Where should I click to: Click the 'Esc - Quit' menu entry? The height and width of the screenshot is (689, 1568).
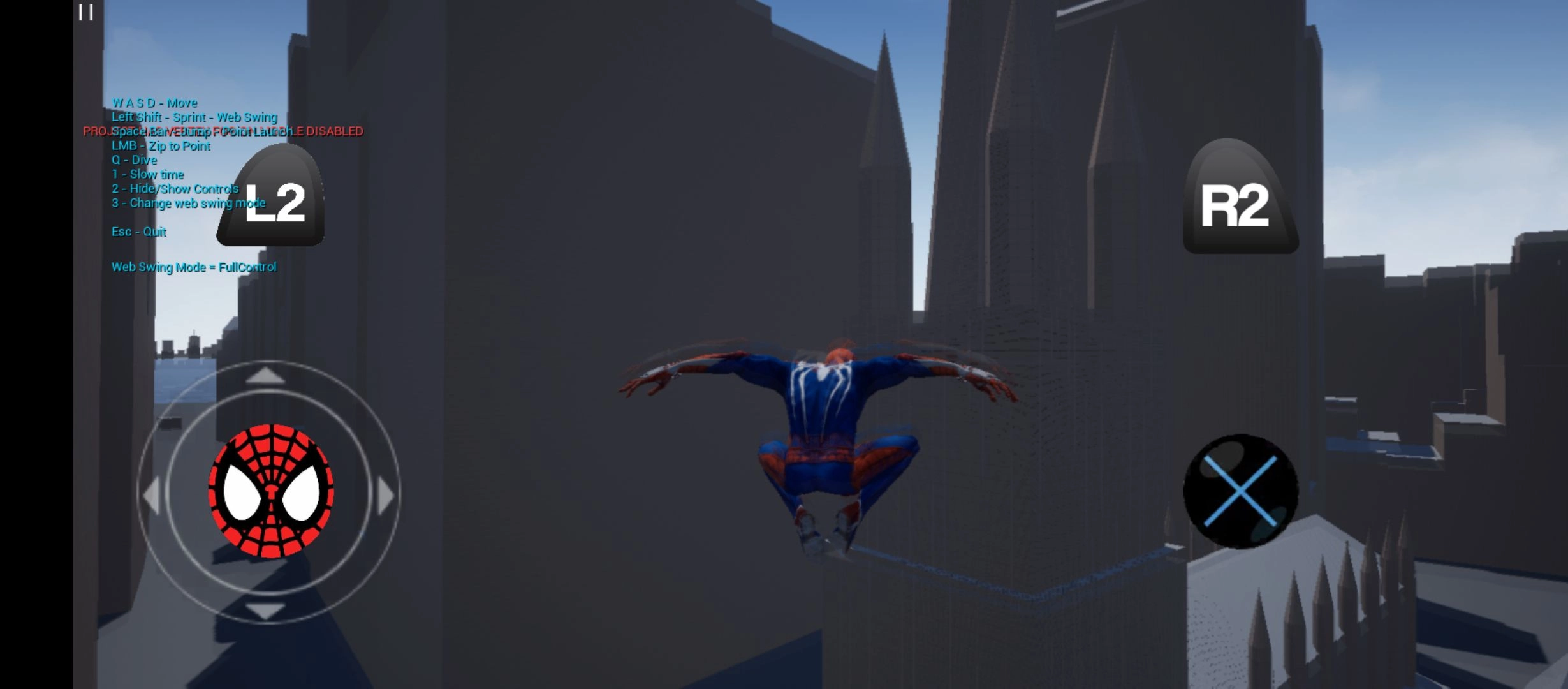(138, 231)
